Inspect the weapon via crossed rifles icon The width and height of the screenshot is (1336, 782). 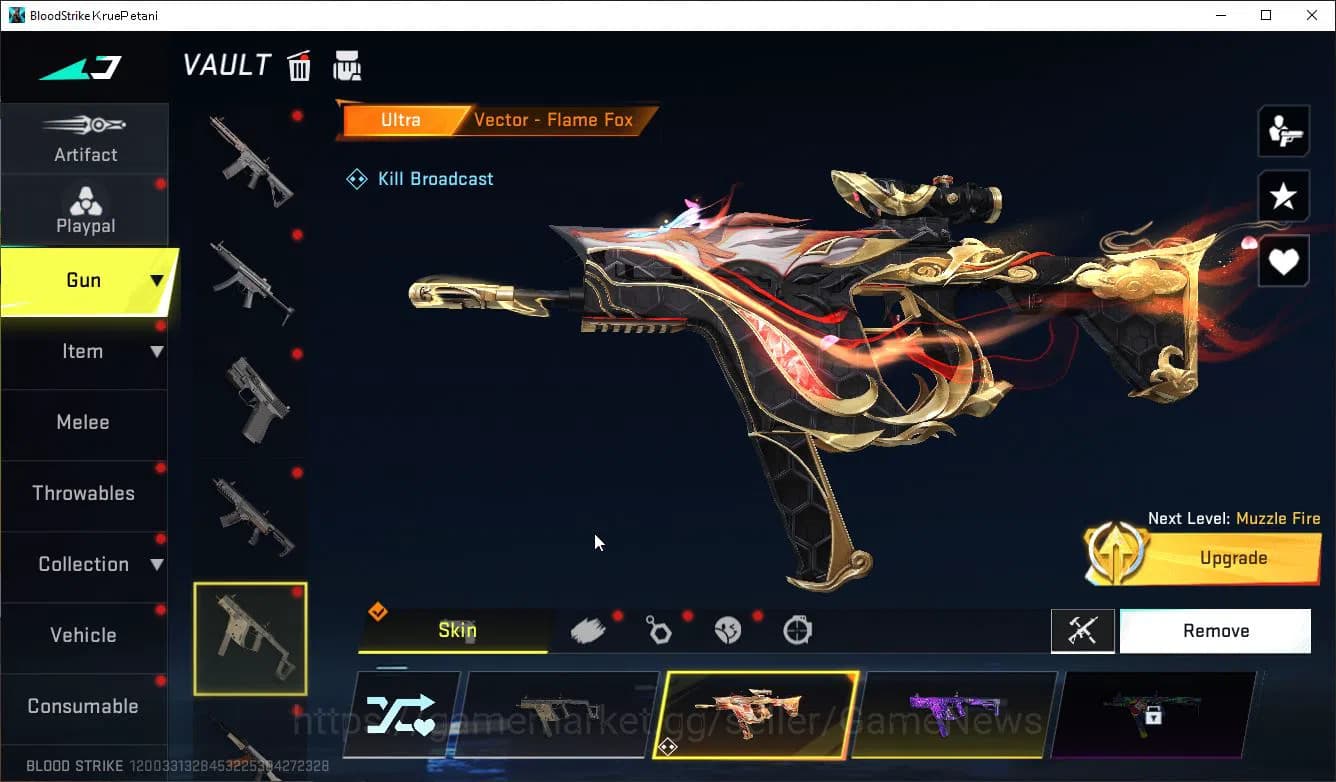click(1083, 630)
